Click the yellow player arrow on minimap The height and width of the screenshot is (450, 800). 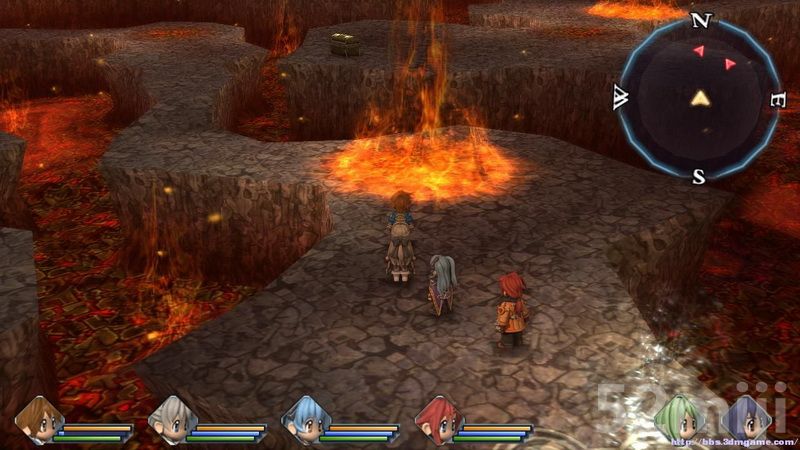(700, 98)
